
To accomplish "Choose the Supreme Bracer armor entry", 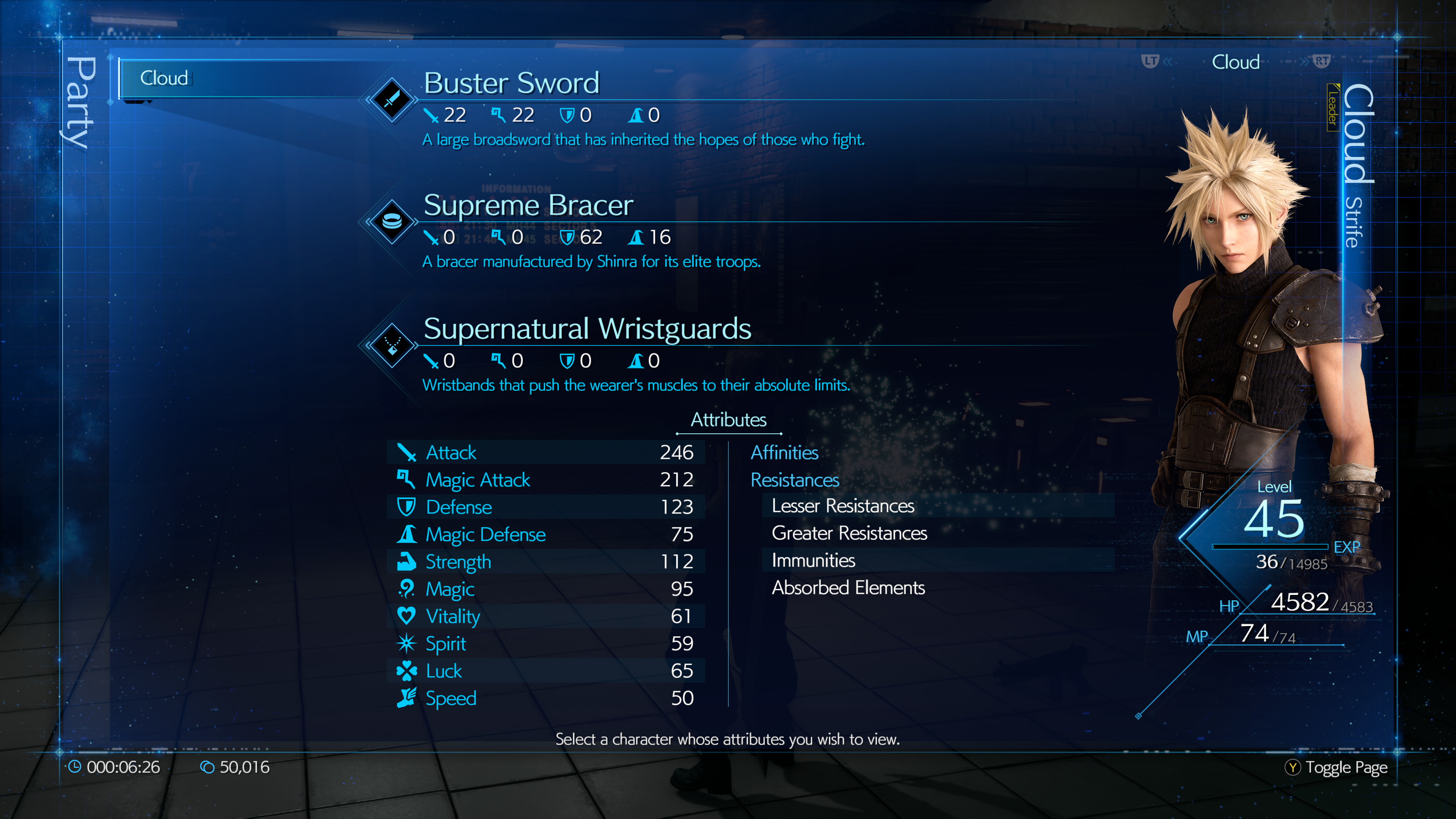I will [x=528, y=205].
